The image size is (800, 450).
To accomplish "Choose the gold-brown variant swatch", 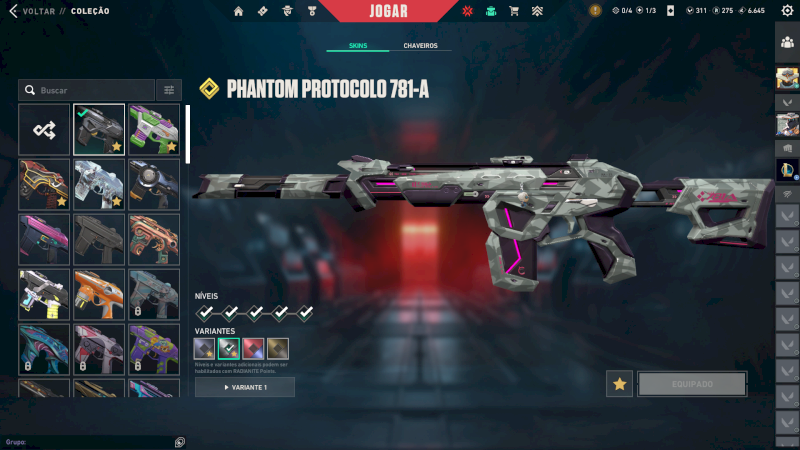I will coord(278,348).
